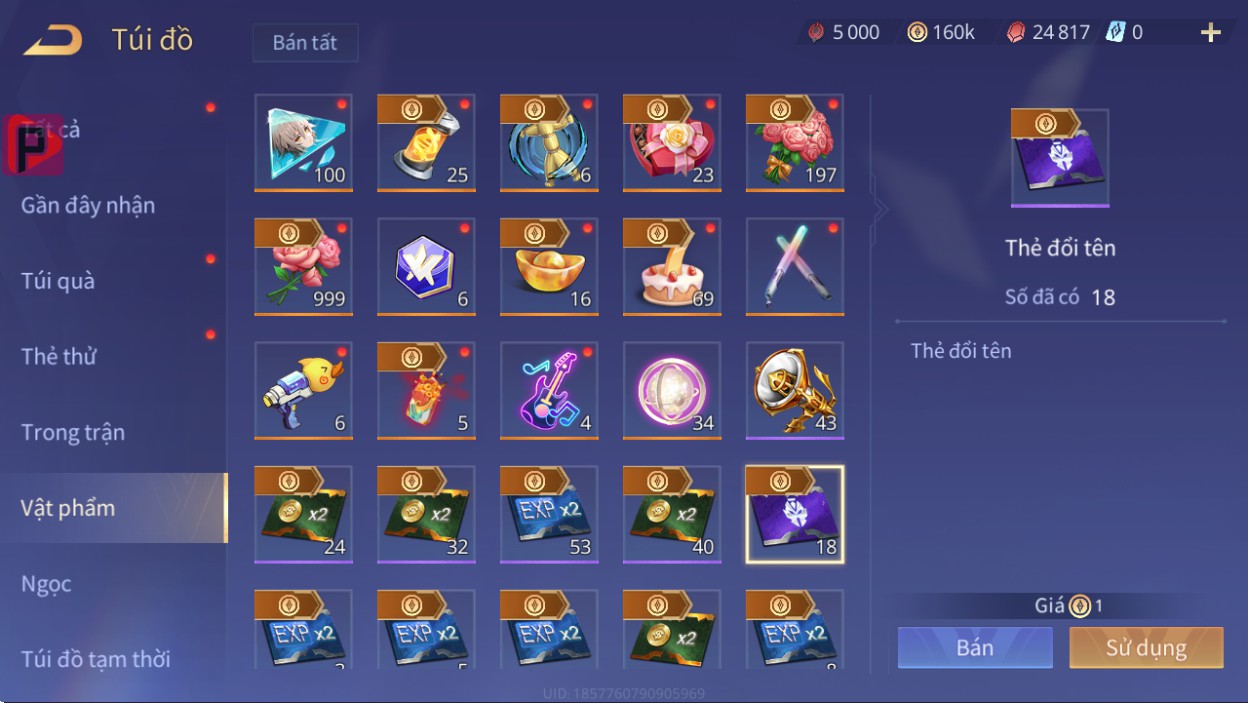1248x703 pixels.
Task: Select the gold ingot bowl item
Action: pyautogui.click(x=549, y=266)
